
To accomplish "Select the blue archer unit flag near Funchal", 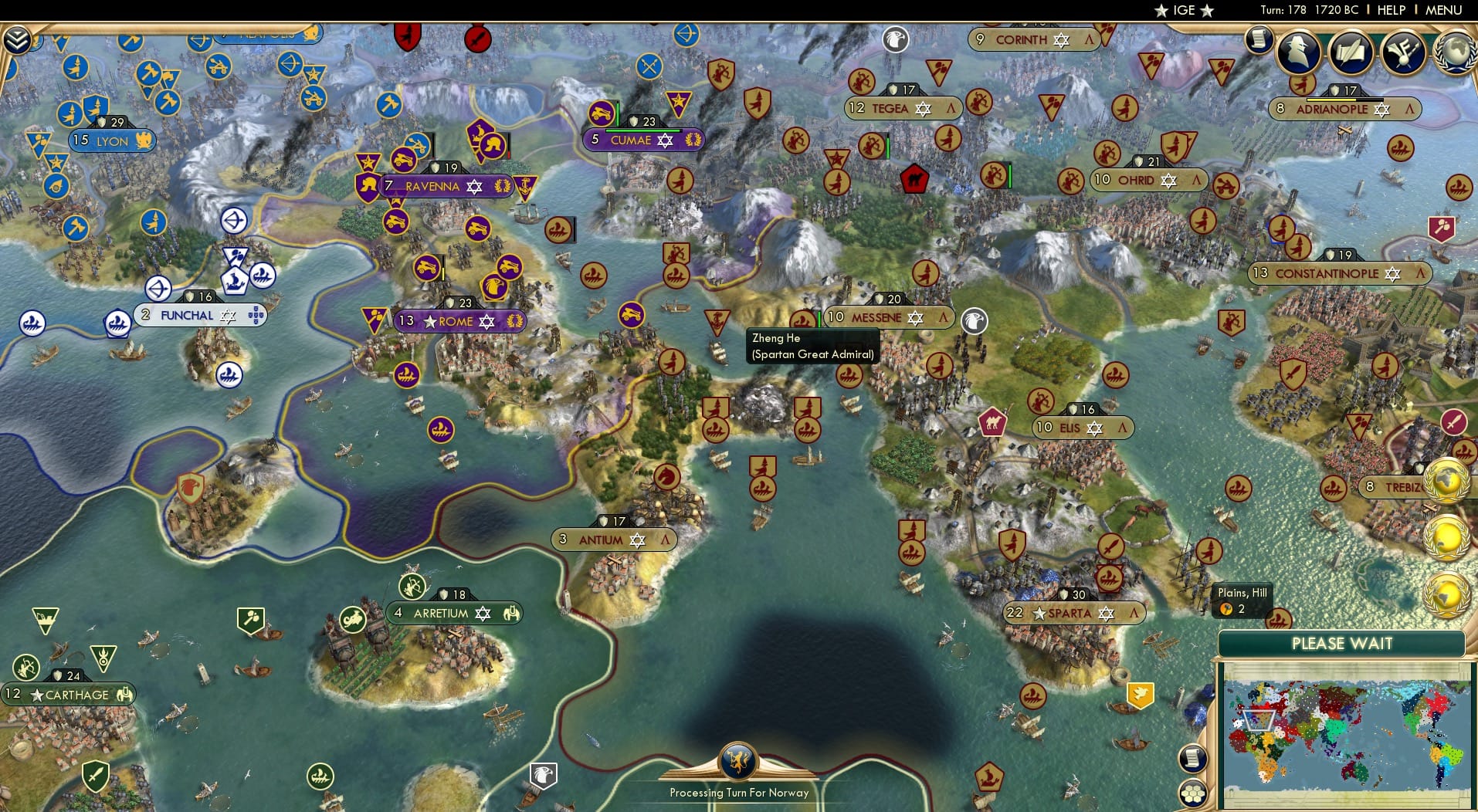I will (x=158, y=287).
